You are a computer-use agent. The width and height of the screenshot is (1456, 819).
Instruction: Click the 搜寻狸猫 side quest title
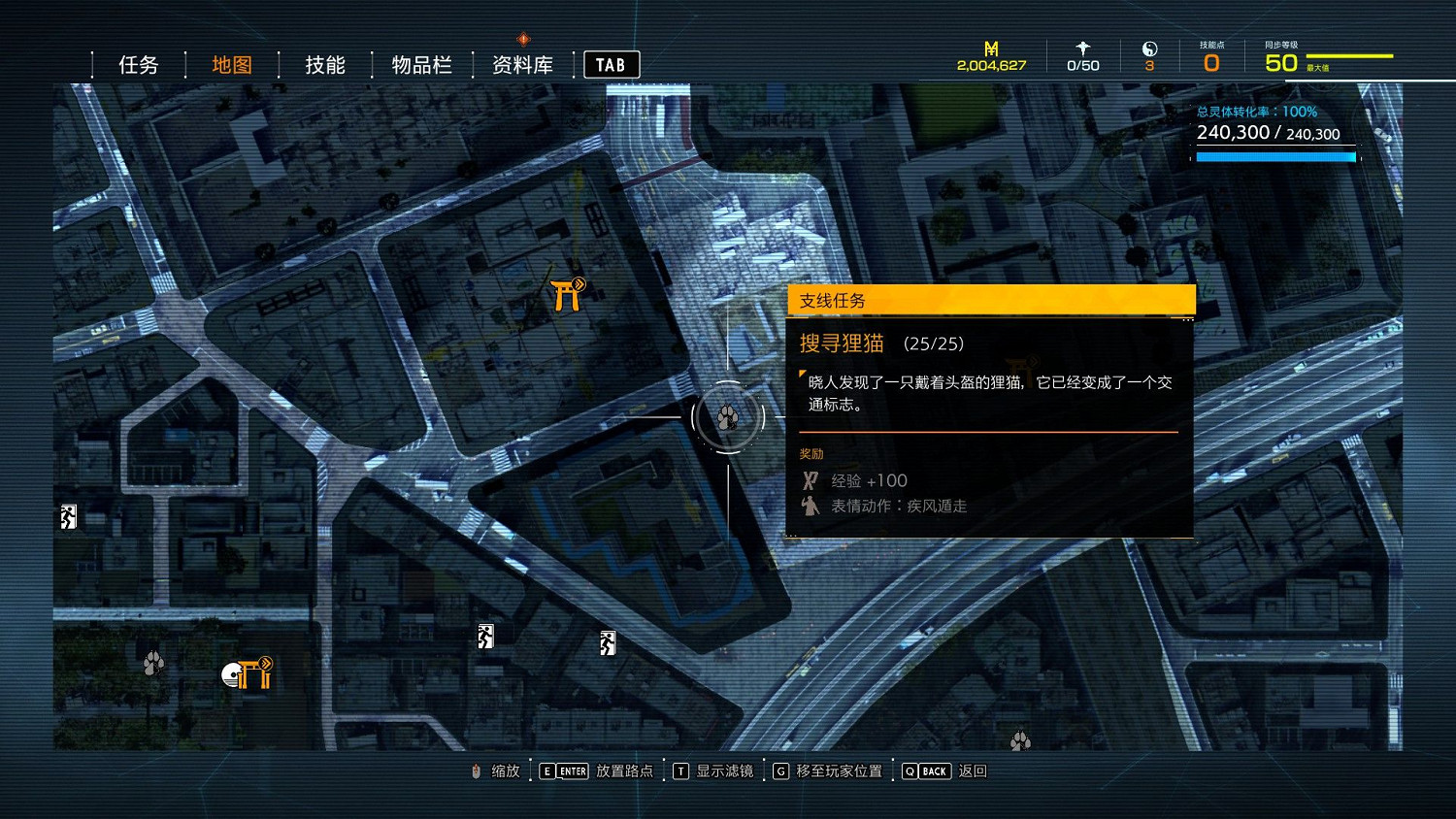coord(842,343)
